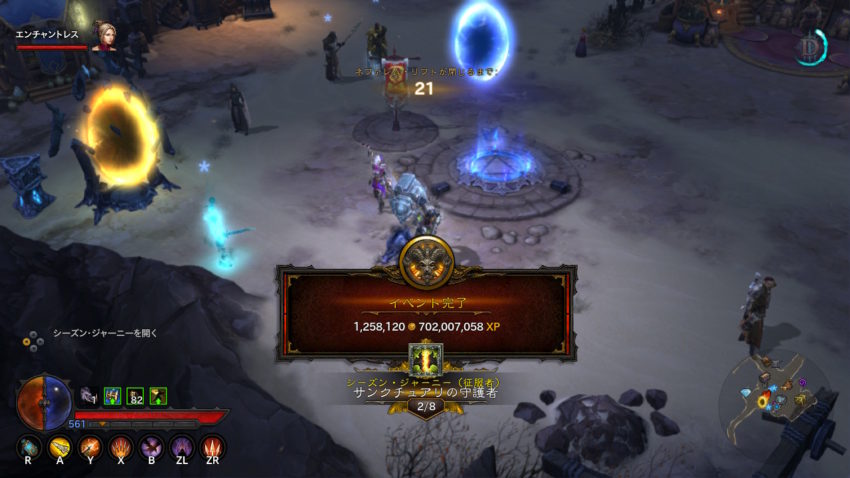The image size is (850, 478).
Task: Click the purple orb marker on minimap
Action: pos(802,381)
